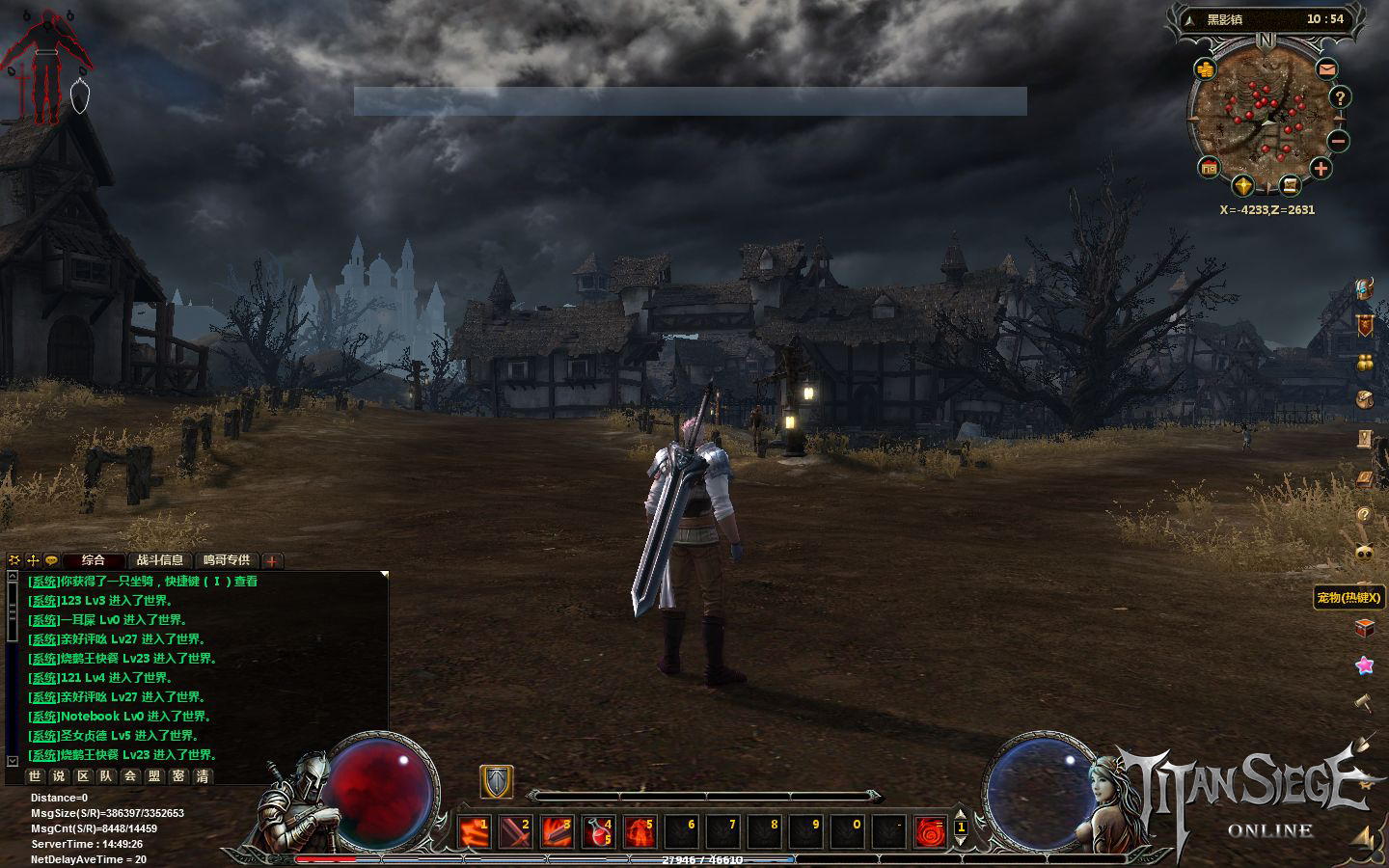Click the minimap's question mark help button
The image size is (1389, 868).
click(x=1340, y=97)
